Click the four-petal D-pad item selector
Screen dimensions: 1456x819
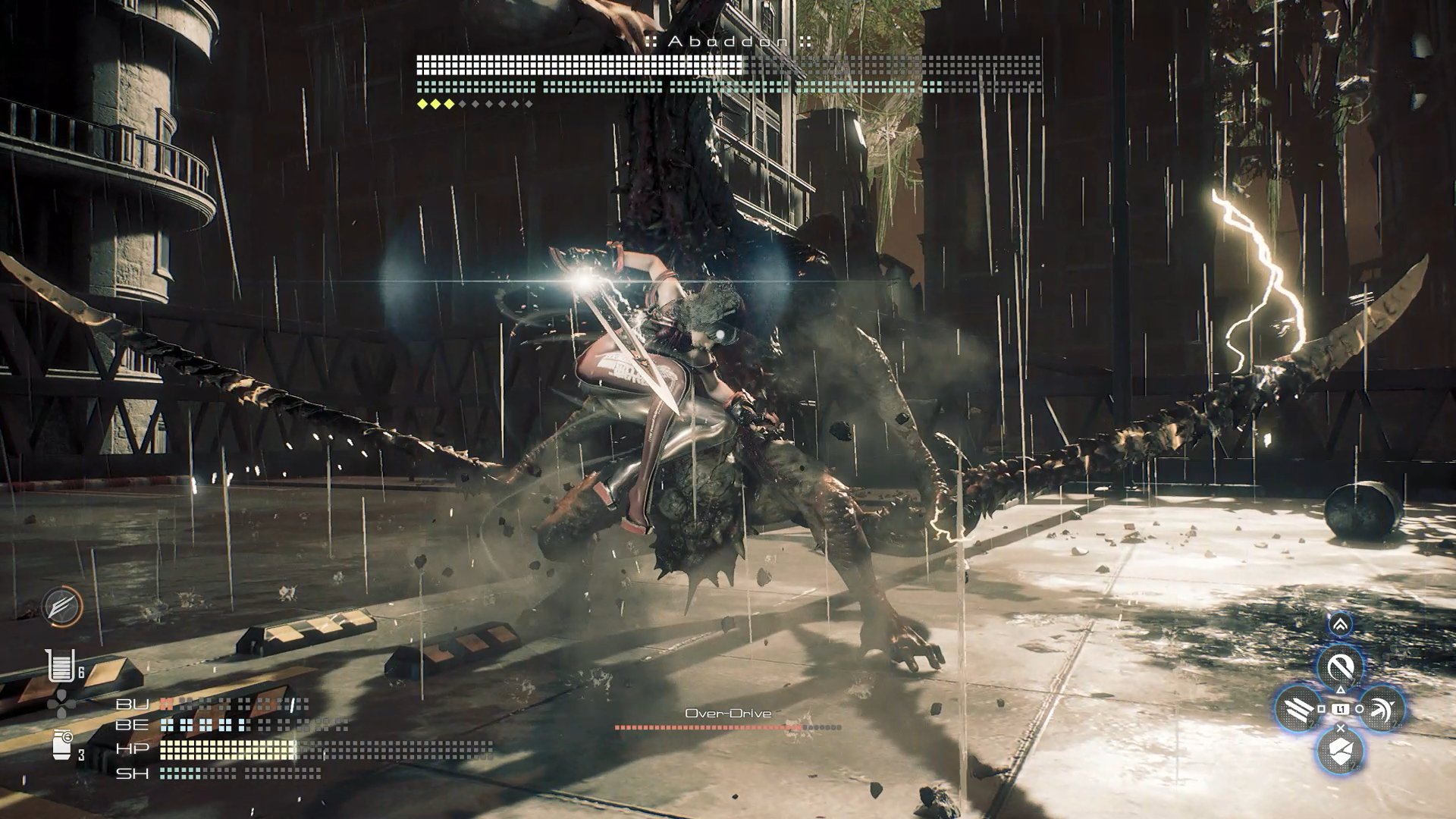(x=59, y=705)
